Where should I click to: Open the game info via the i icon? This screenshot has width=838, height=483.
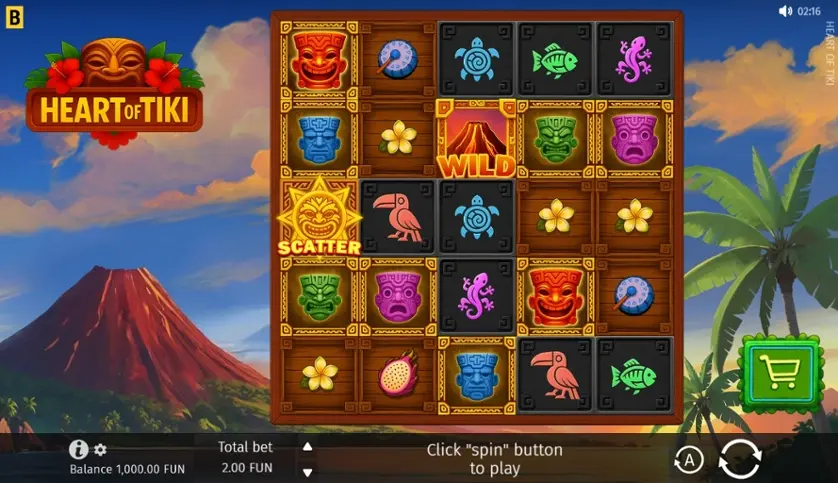(x=79, y=449)
